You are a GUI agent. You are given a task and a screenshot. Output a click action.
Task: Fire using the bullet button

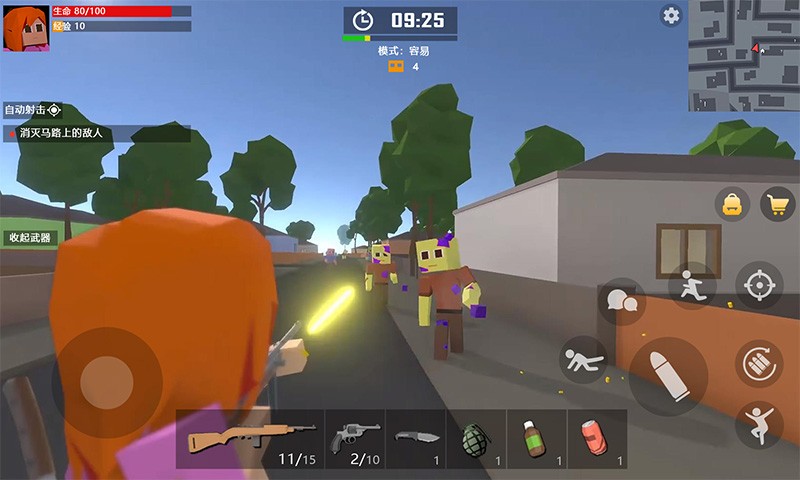pos(667,377)
